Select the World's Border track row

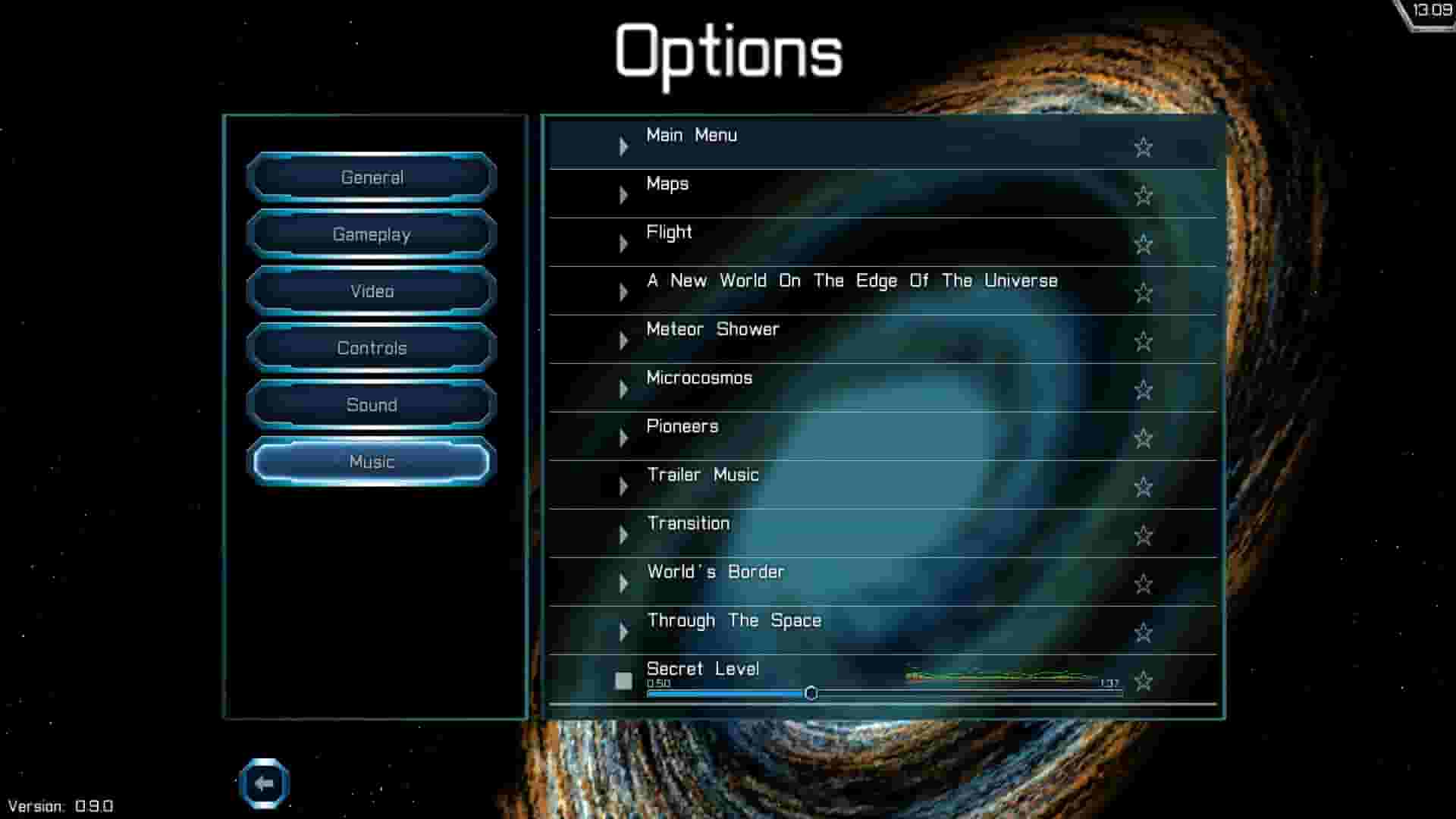[x=834, y=578]
